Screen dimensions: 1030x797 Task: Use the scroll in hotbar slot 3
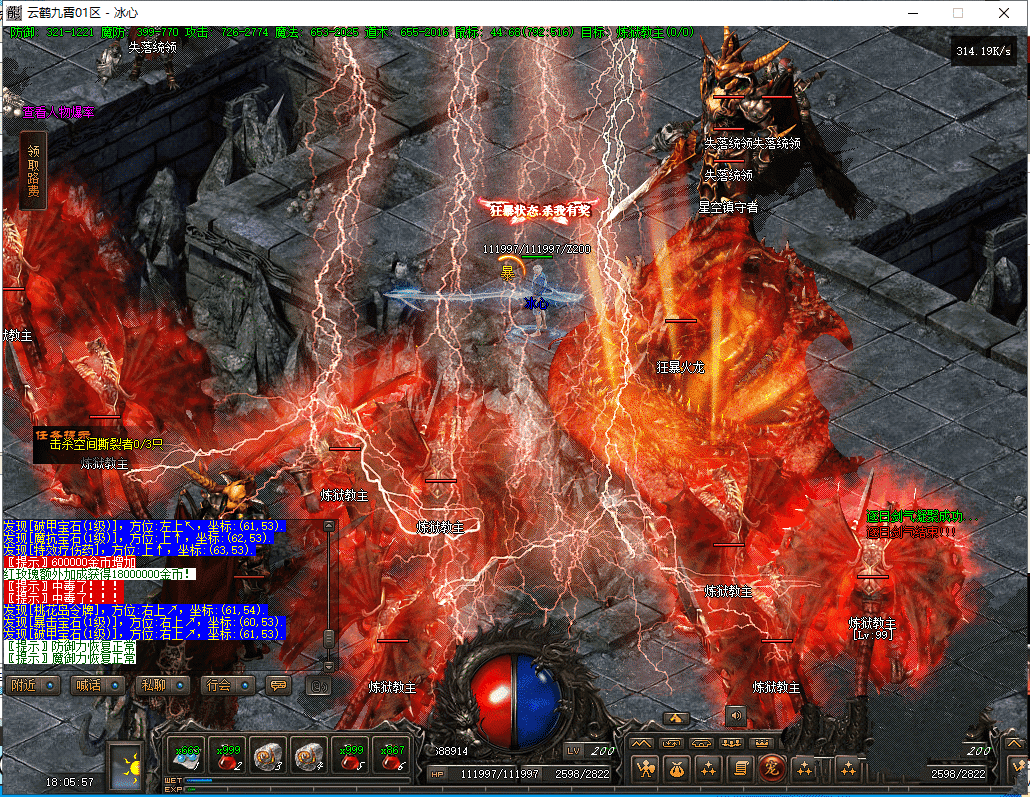(267, 757)
